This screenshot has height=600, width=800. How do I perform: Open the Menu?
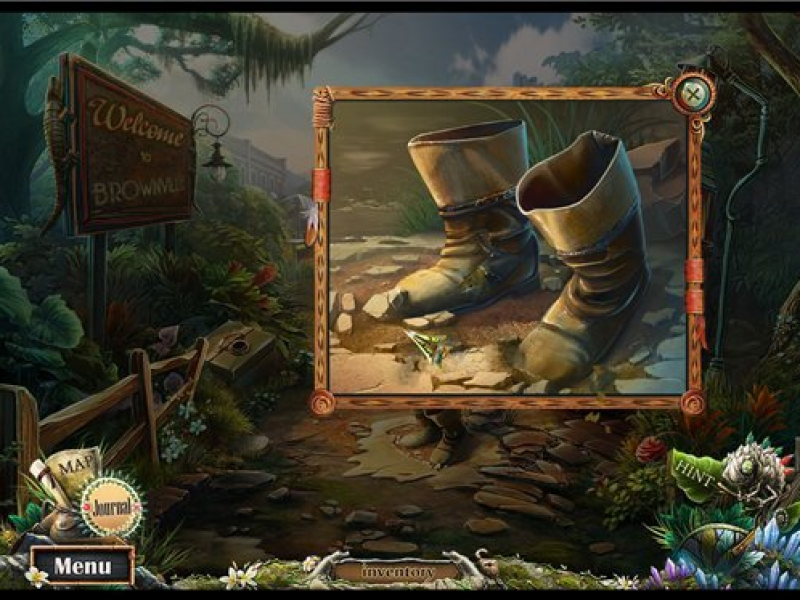pos(82,565)
